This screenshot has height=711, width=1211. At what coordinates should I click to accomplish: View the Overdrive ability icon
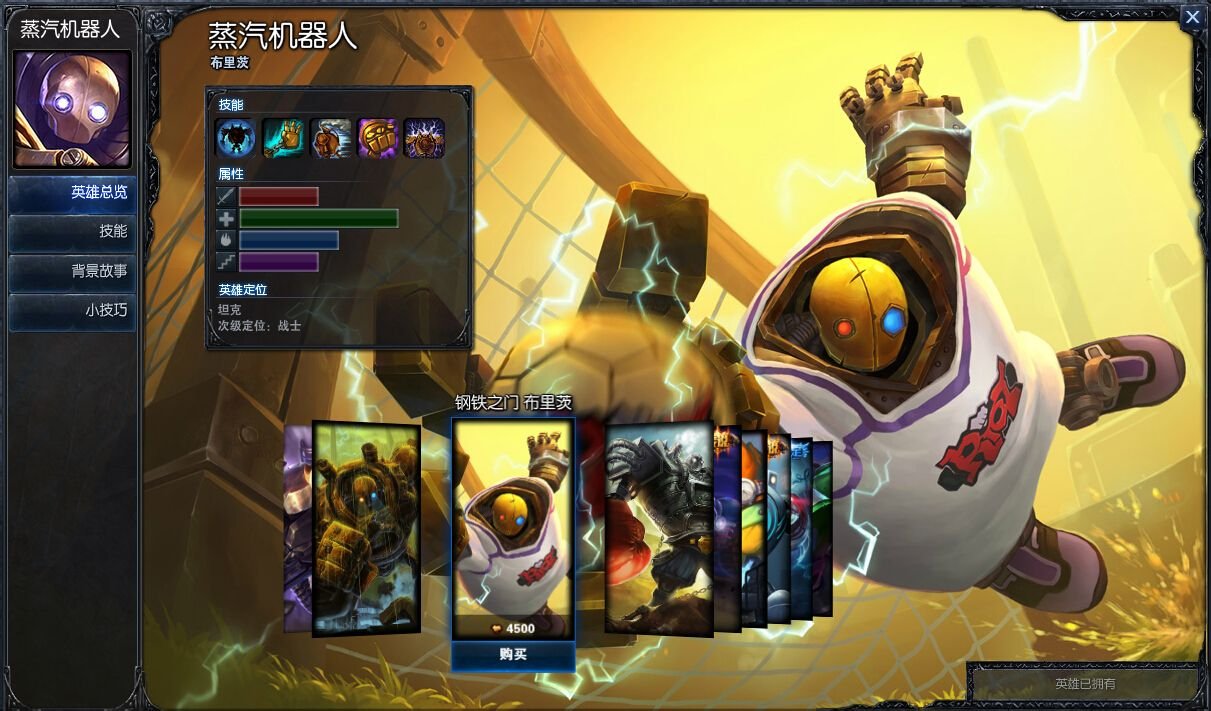[330, 138]
